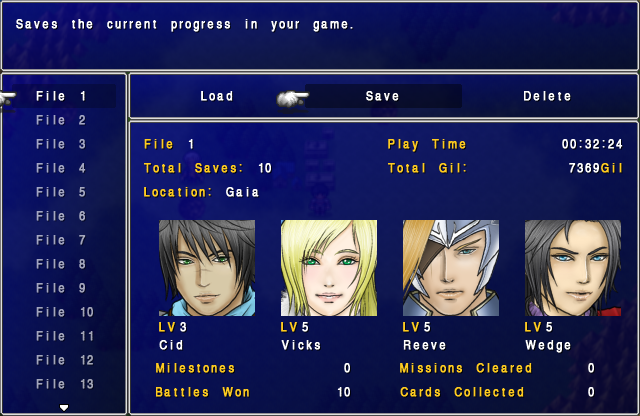This screenshot has width=640, height=416.
Task: Switch to the Delete option
Action: [x=547, y=97]
